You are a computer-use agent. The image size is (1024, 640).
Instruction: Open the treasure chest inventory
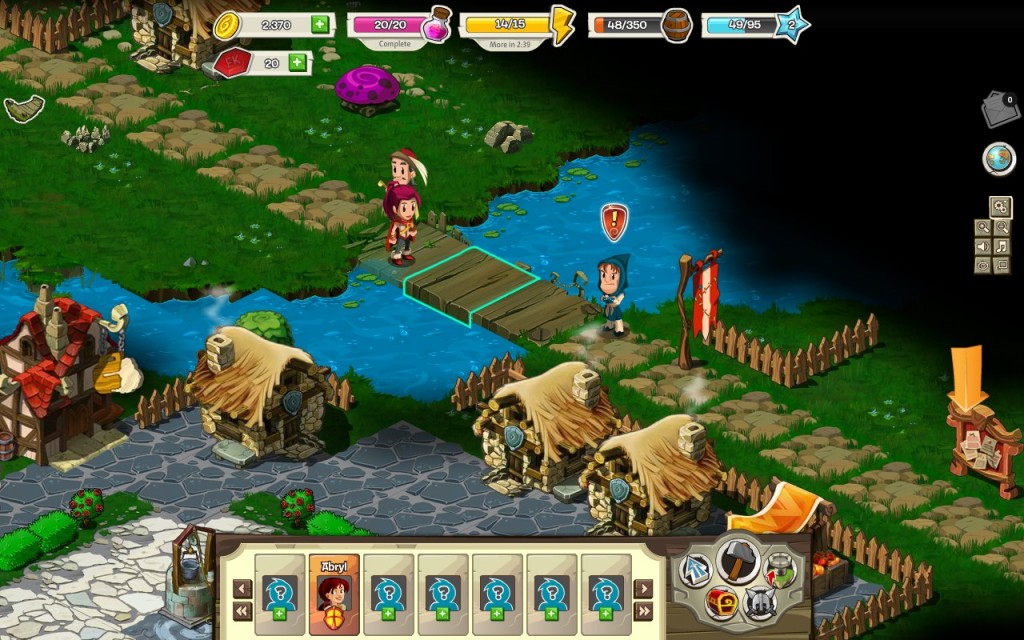point(721,602)
